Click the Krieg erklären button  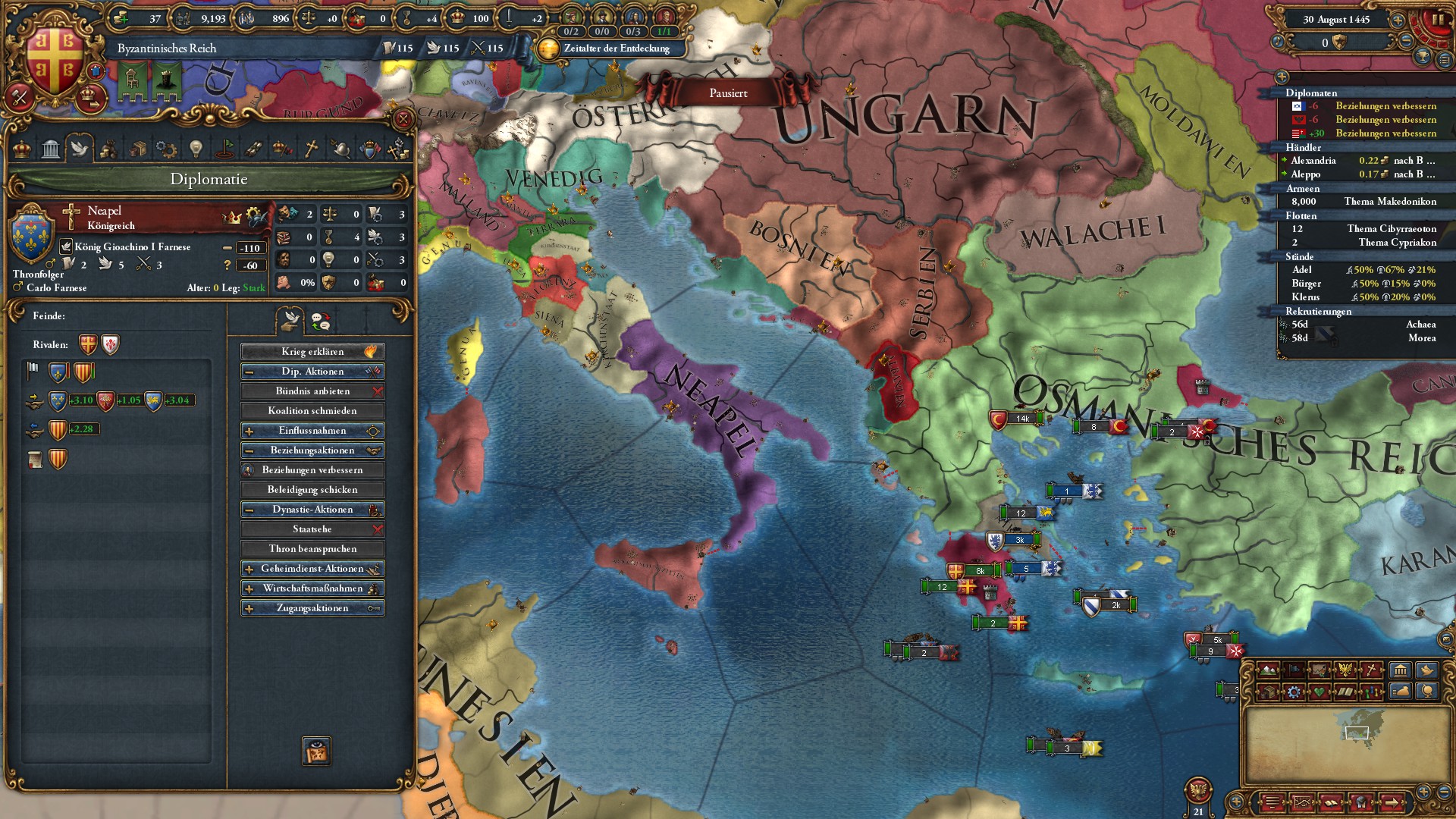[x=312, y=351]
